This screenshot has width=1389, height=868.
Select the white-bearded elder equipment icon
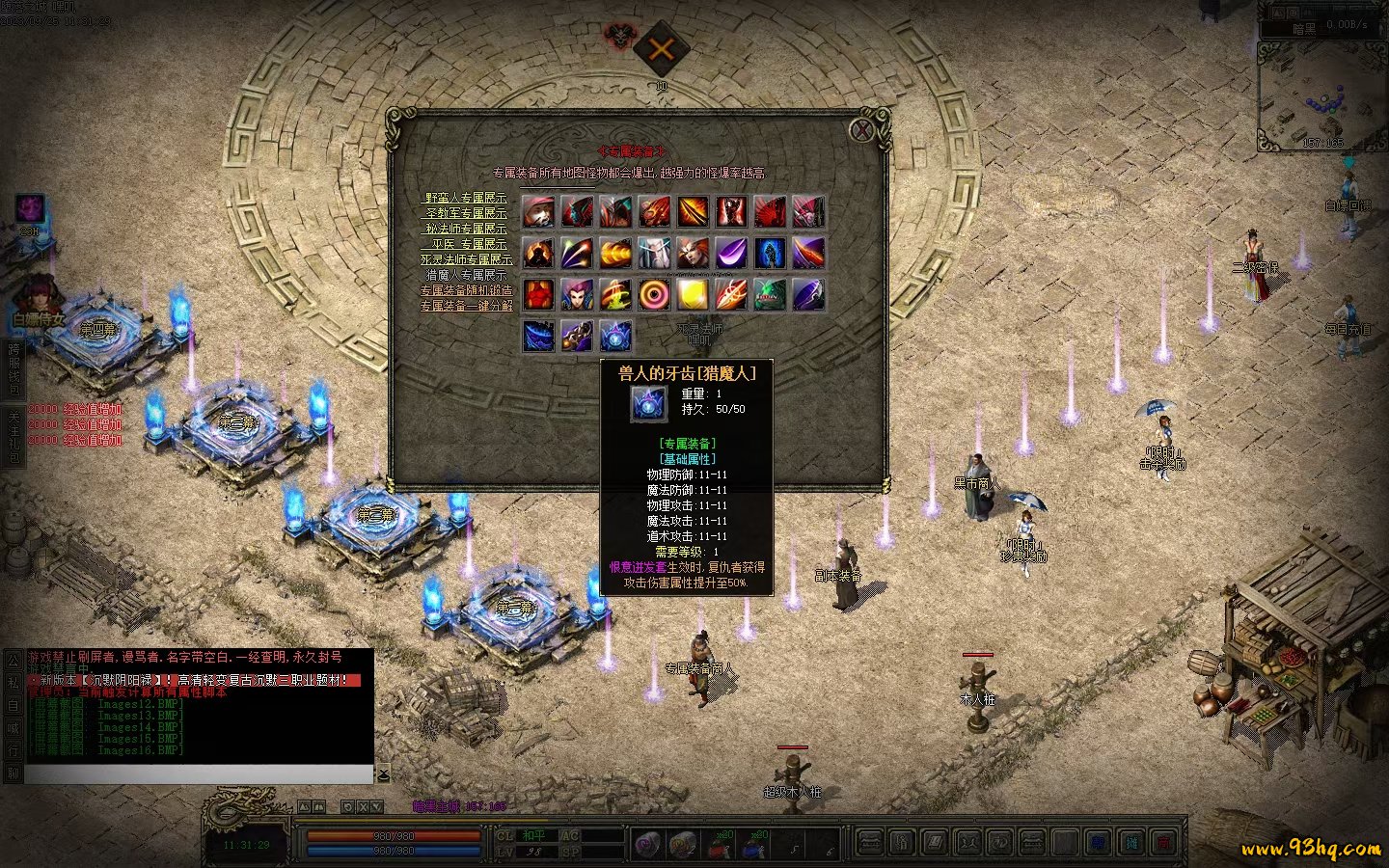coord(654,253)
